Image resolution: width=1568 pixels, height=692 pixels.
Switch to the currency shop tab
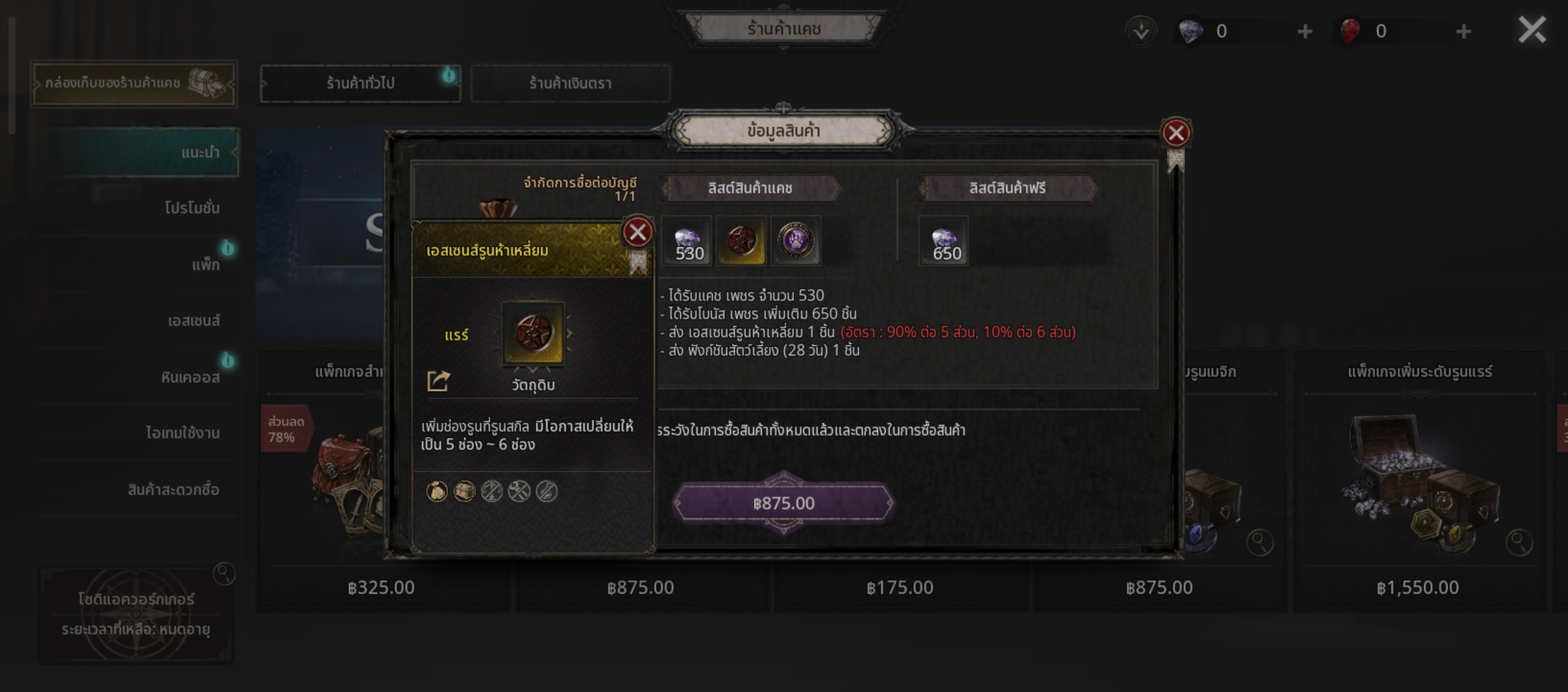pos(570,83)
